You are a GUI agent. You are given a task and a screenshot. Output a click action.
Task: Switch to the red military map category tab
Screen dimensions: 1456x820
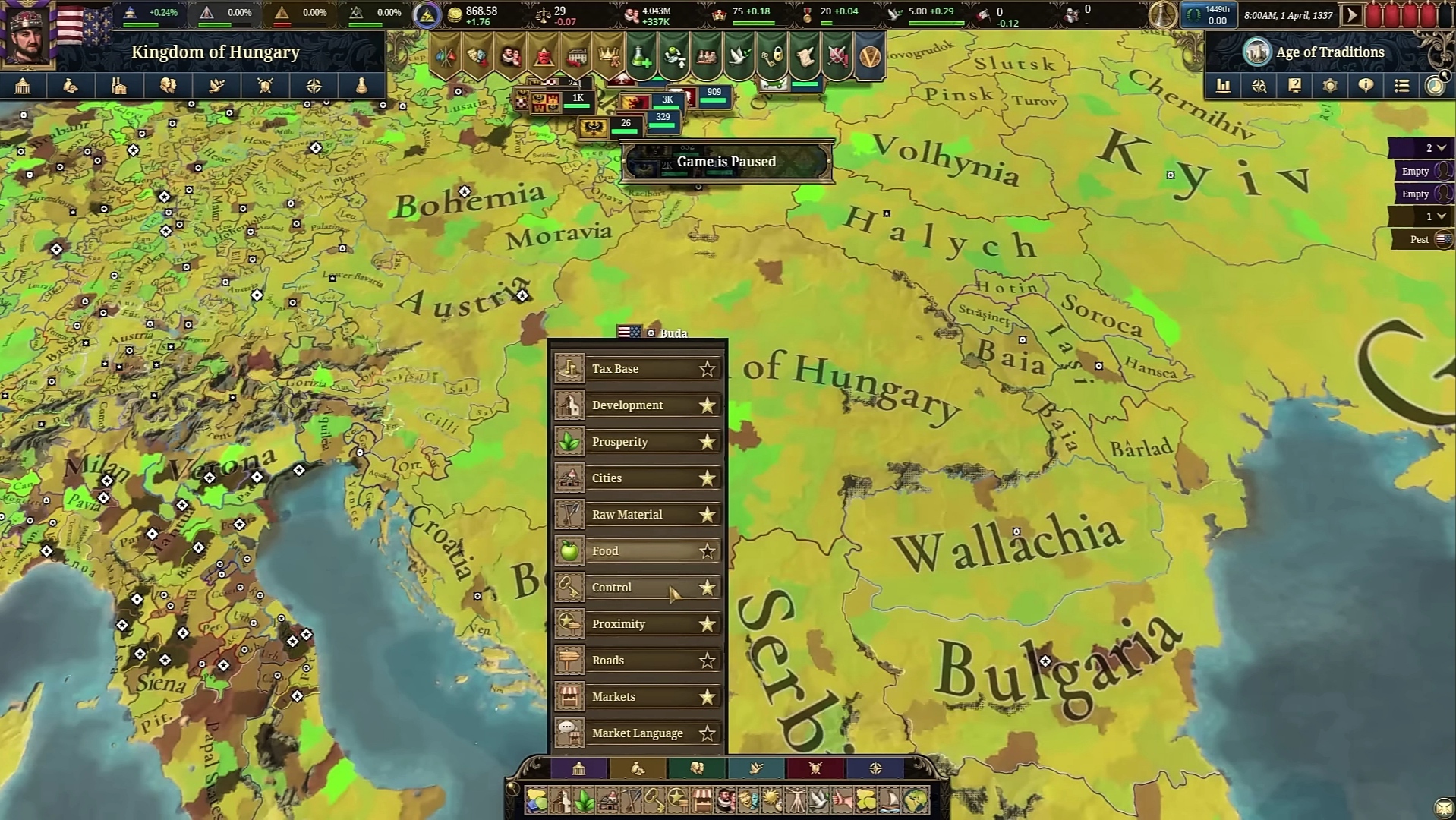[813, 768]
